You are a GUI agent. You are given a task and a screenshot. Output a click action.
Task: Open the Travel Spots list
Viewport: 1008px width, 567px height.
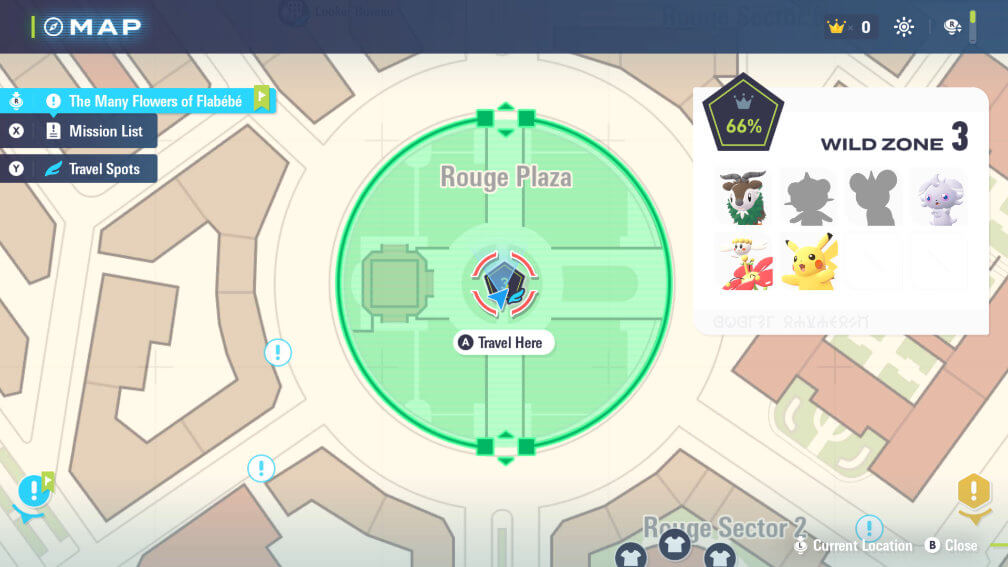(x=92, y=169)
